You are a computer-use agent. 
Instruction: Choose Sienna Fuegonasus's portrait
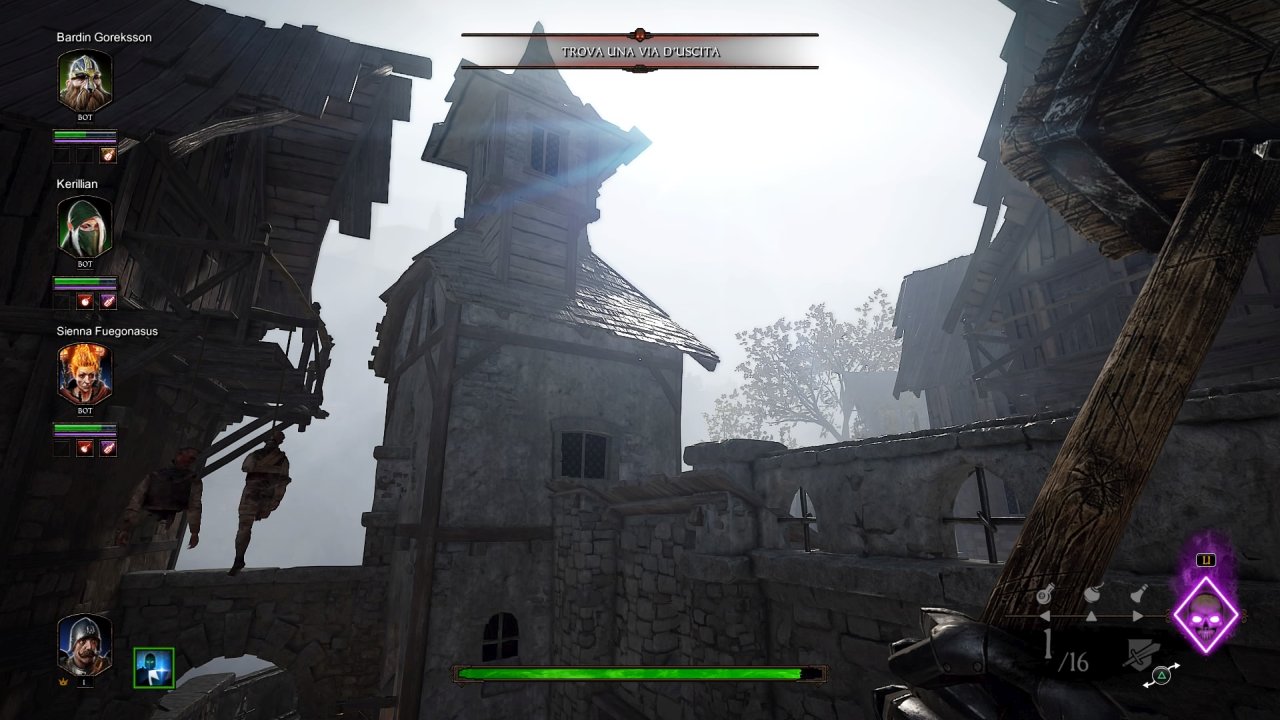85,373
